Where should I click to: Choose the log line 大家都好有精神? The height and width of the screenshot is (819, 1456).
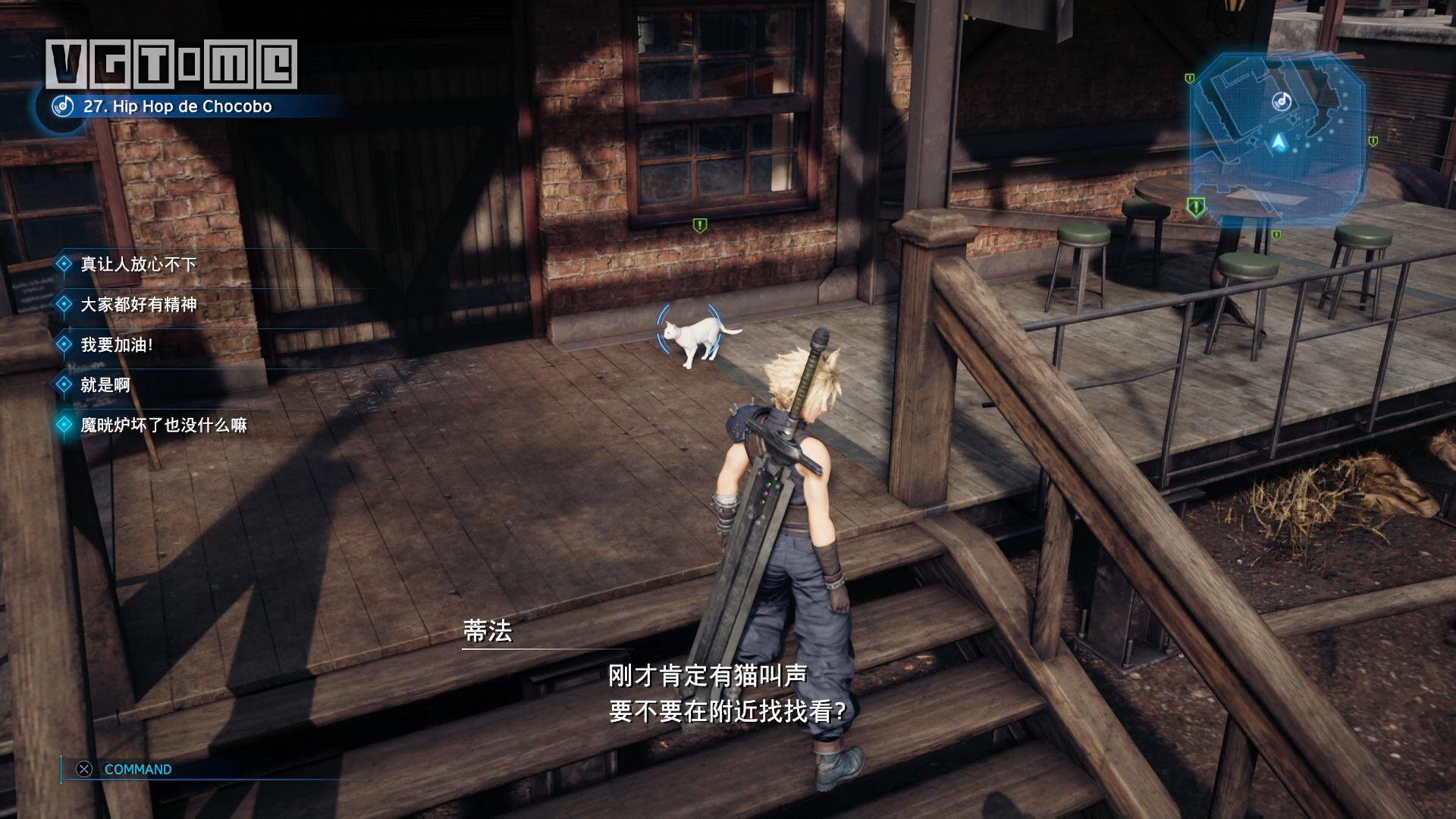pyautogui.click(x=138, y=304)
